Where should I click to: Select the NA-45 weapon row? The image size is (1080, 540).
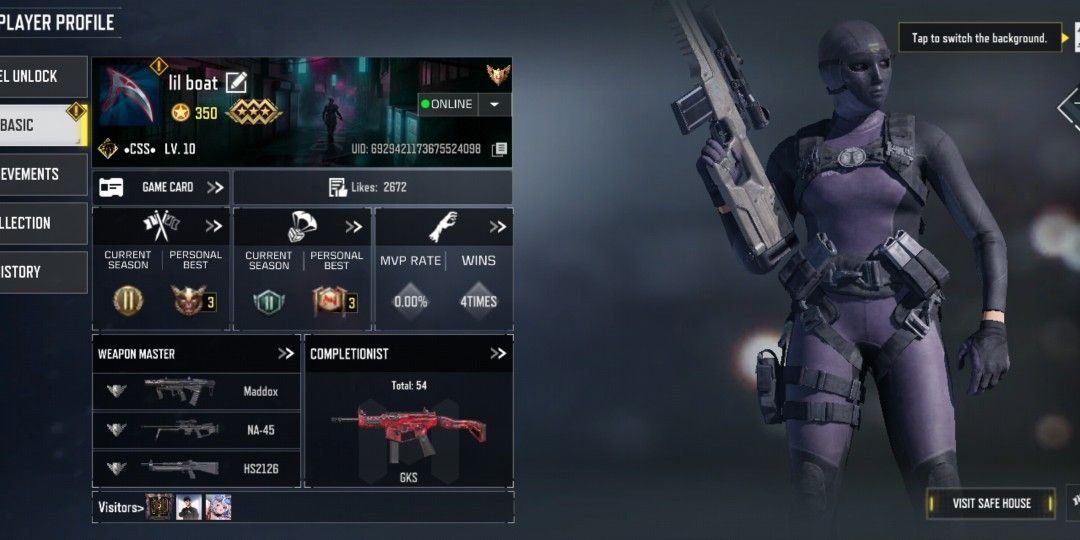196,430
